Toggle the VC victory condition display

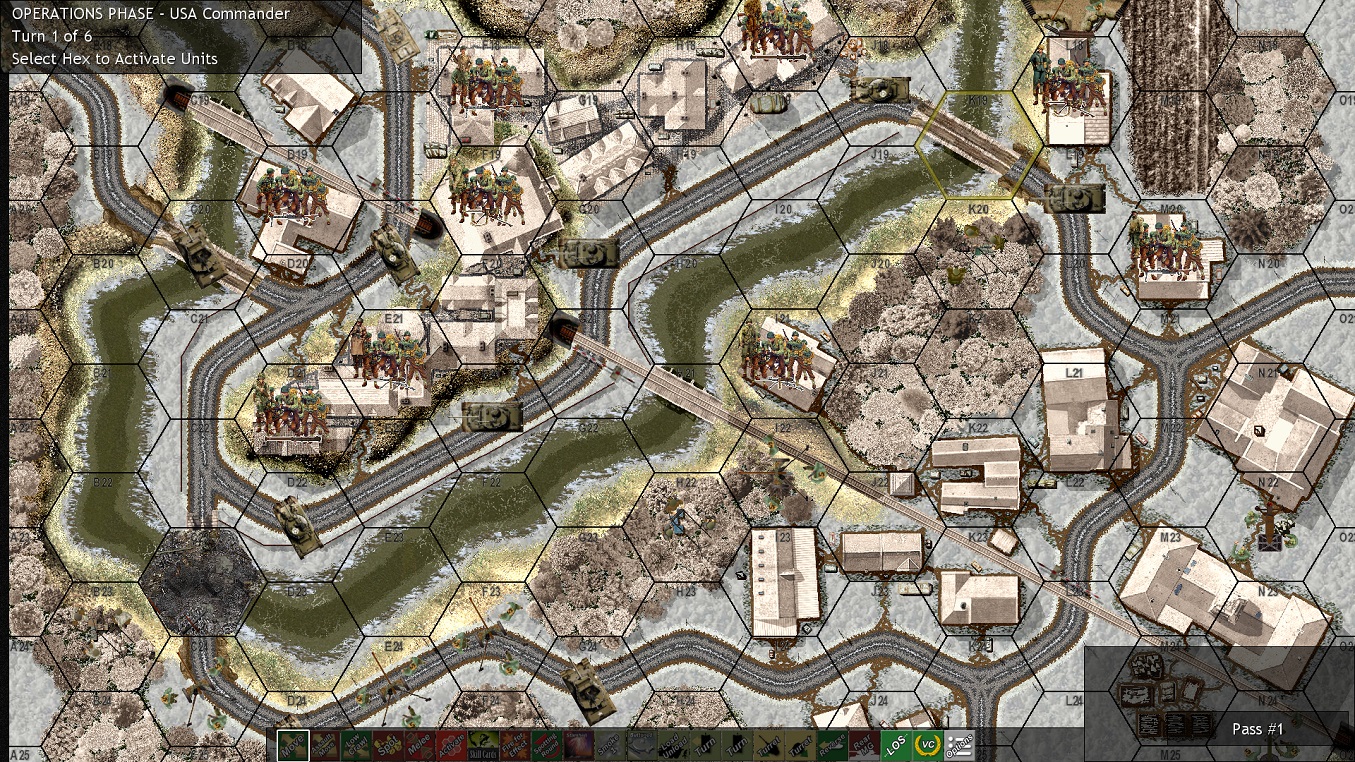click(x=929, y=744)
